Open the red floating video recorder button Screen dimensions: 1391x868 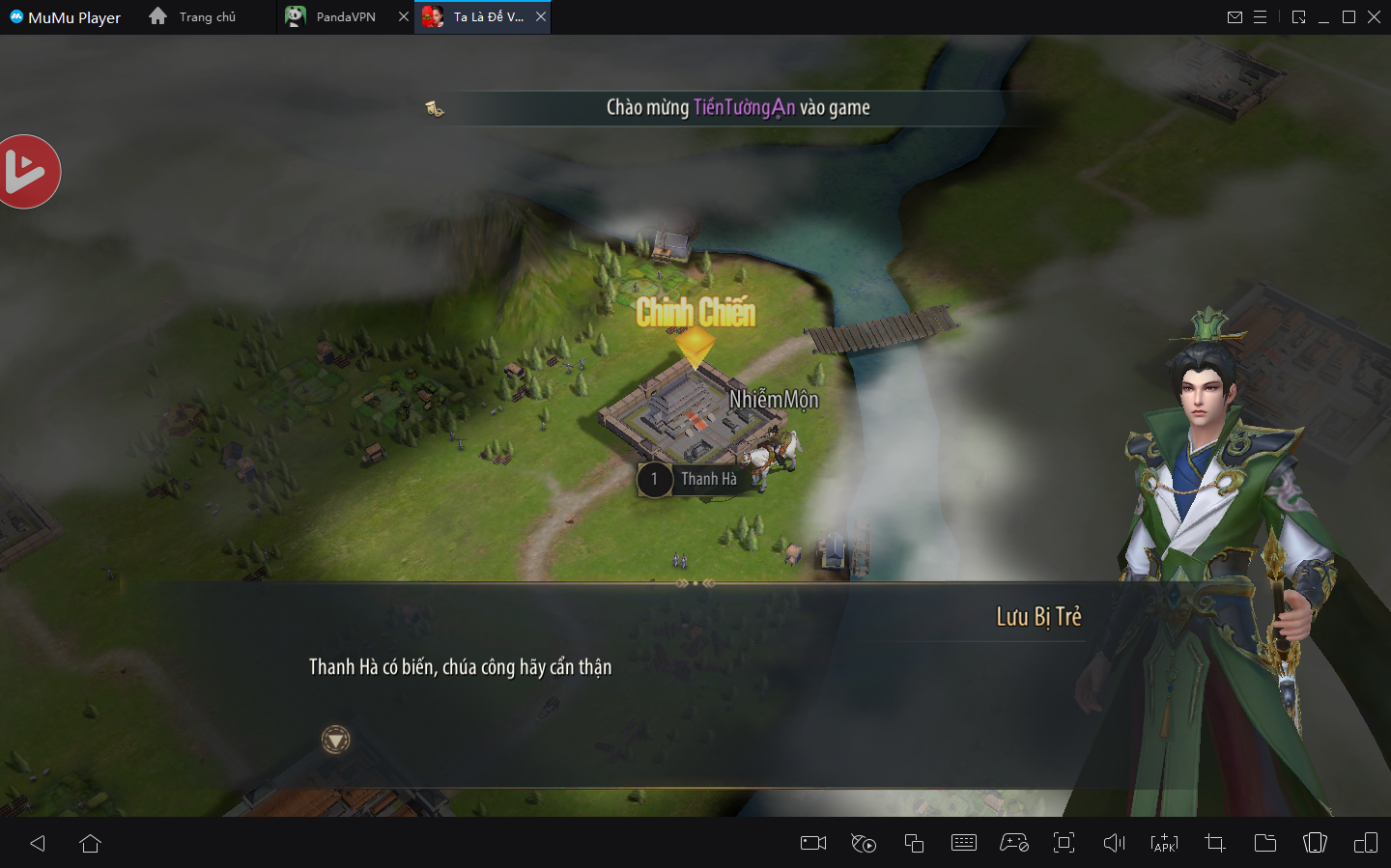coord(28,172)
